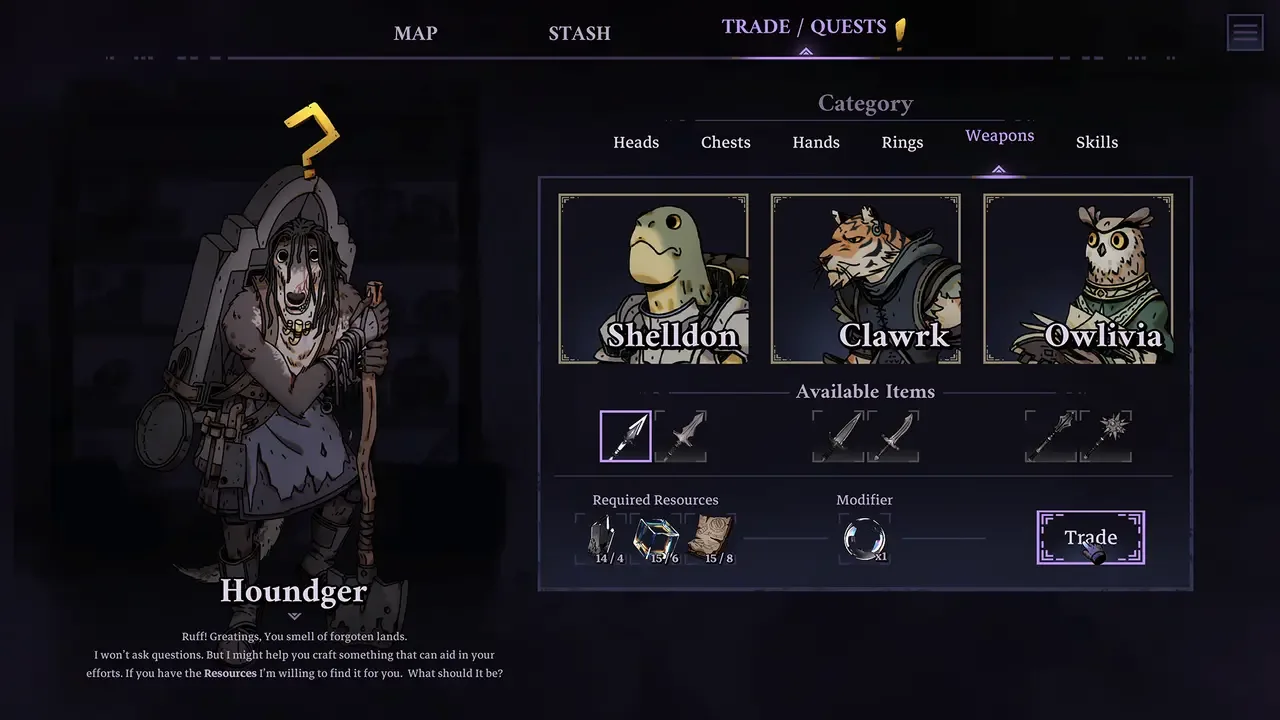The height and width of the screenshot is (720, 1280).
Task: Show the Hands category items
Action: [816, 142]
